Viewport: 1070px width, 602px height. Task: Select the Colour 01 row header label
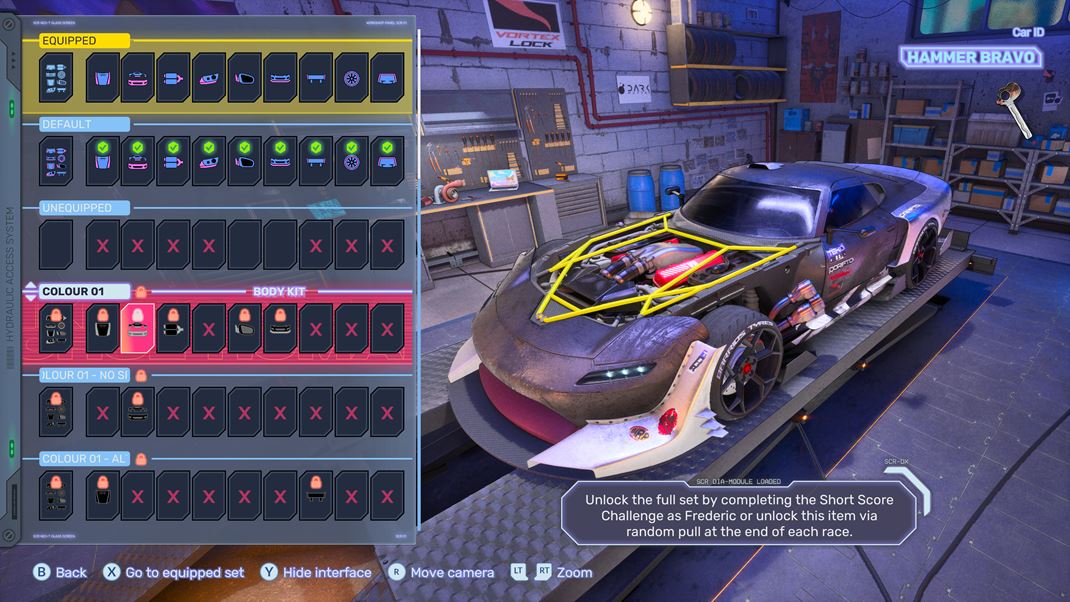[x=85, y=292]
